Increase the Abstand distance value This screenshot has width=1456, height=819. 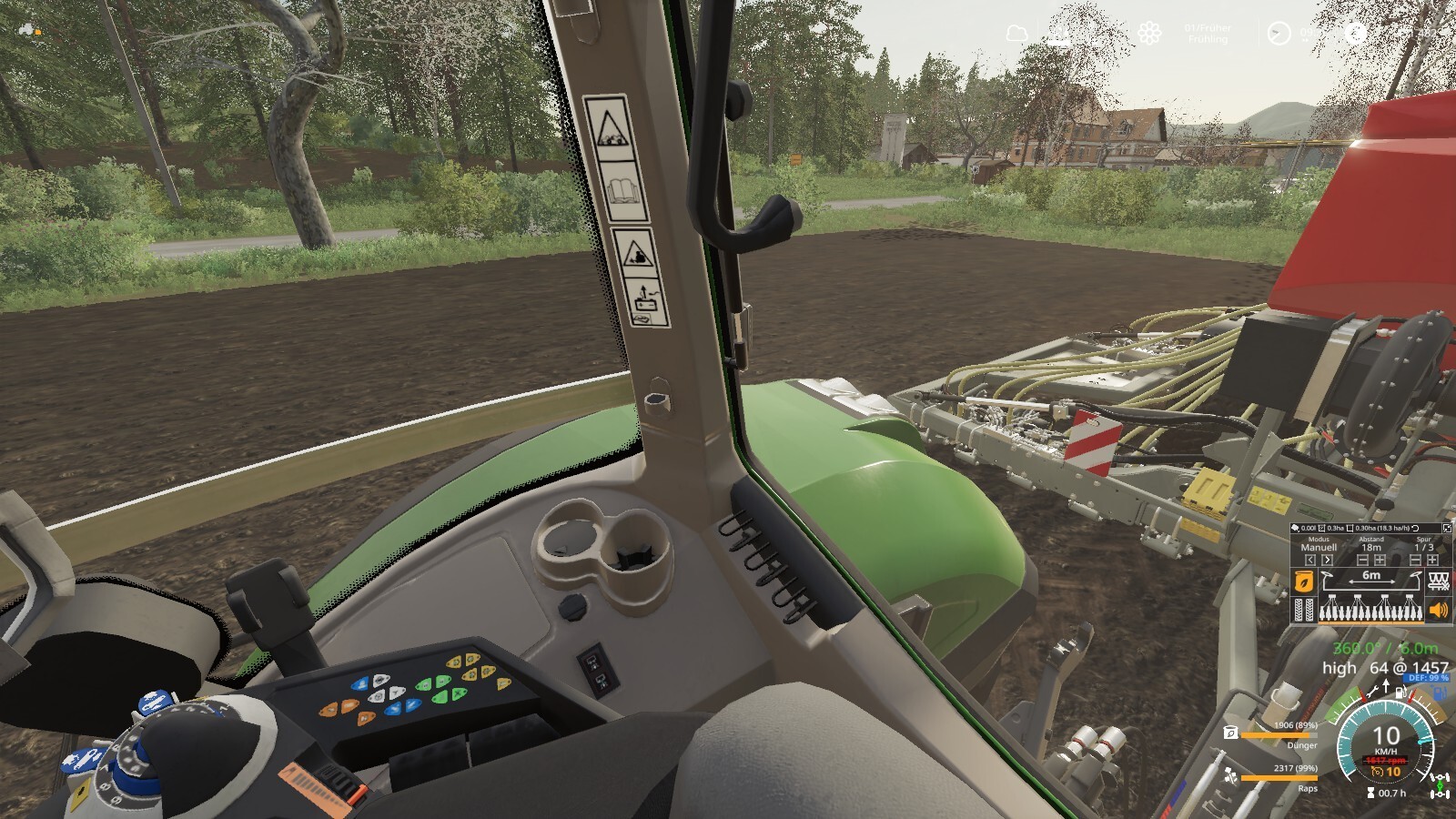coord(1380,561)
